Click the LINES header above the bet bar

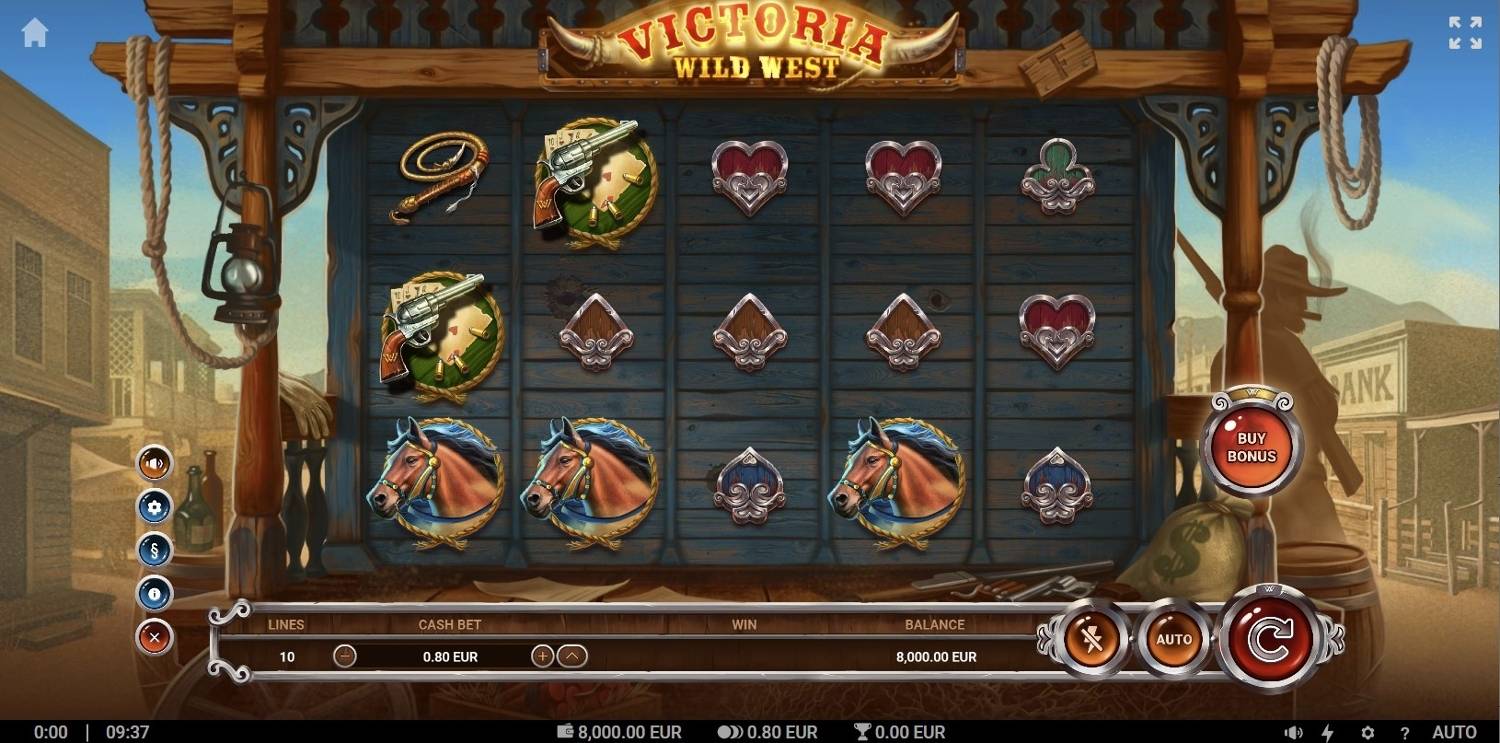285,624
